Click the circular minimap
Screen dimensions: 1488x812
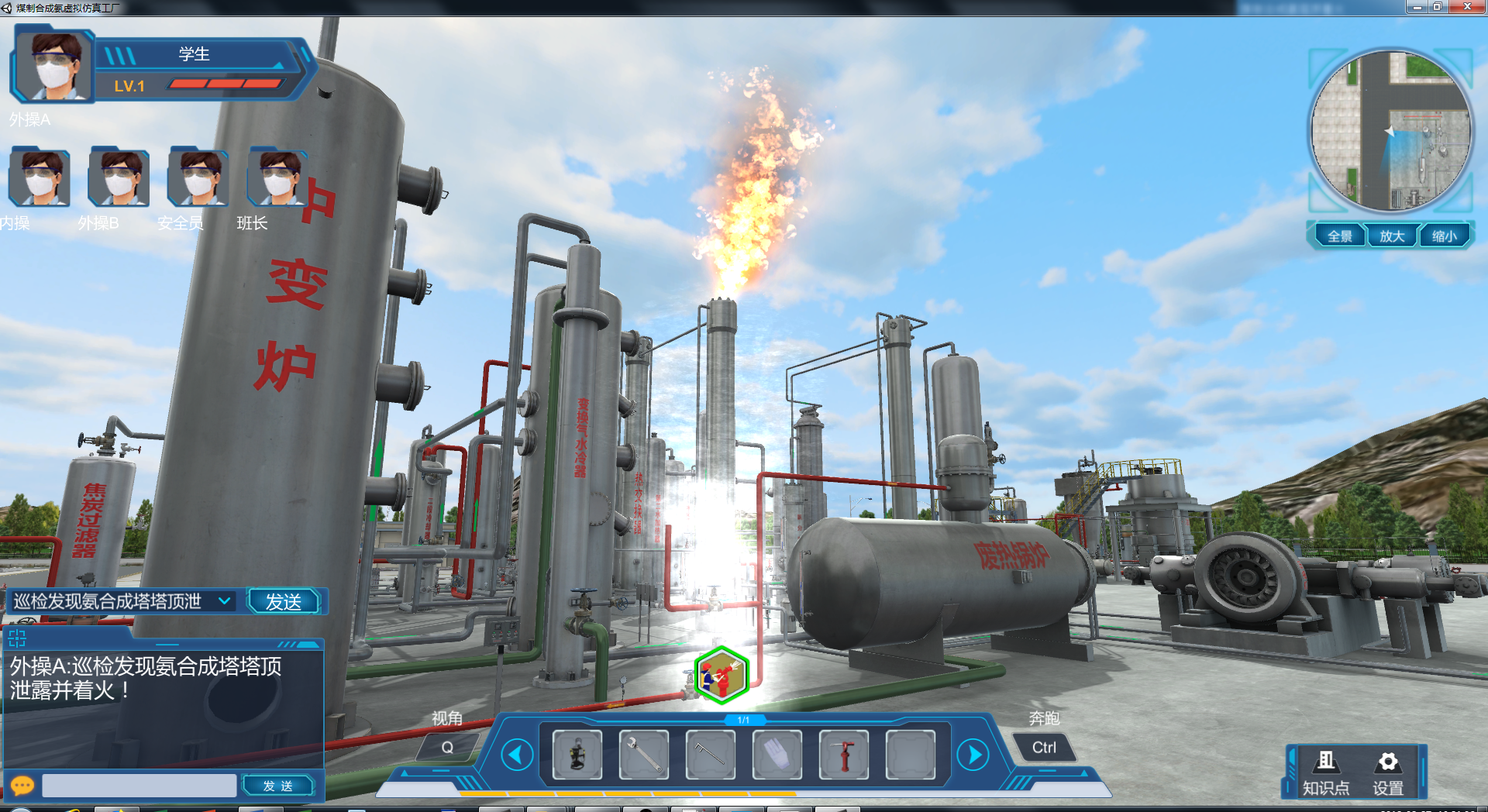(x=1390, y=130)
